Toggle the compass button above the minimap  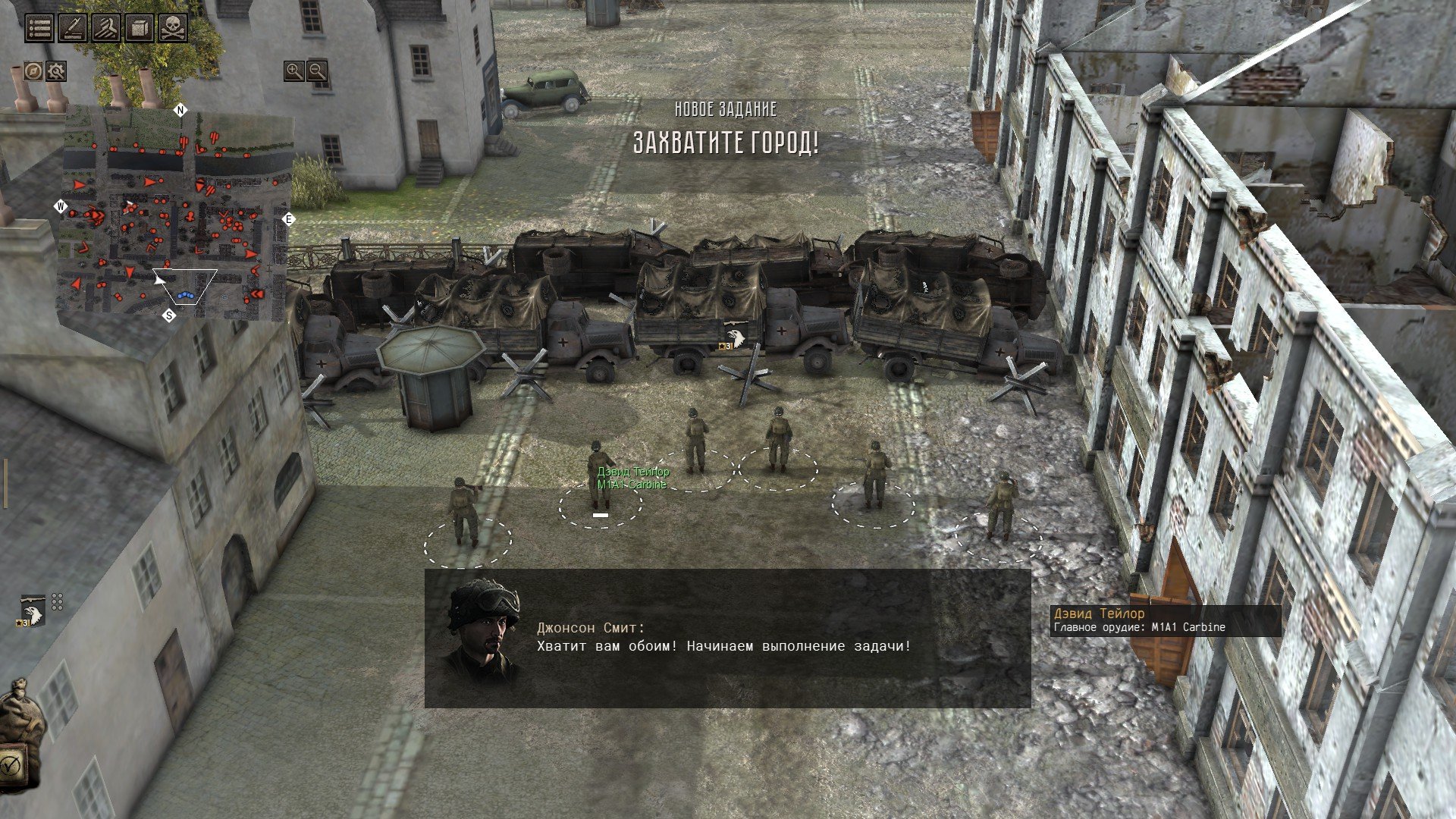pos(33,71)
